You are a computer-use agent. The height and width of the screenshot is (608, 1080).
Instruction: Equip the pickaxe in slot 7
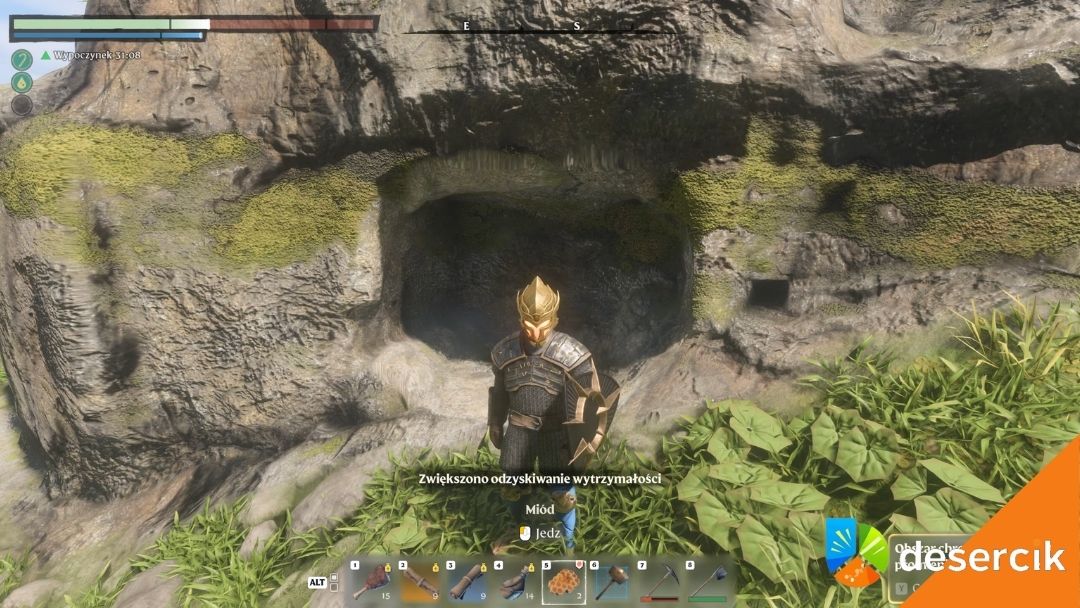point(660,583)
